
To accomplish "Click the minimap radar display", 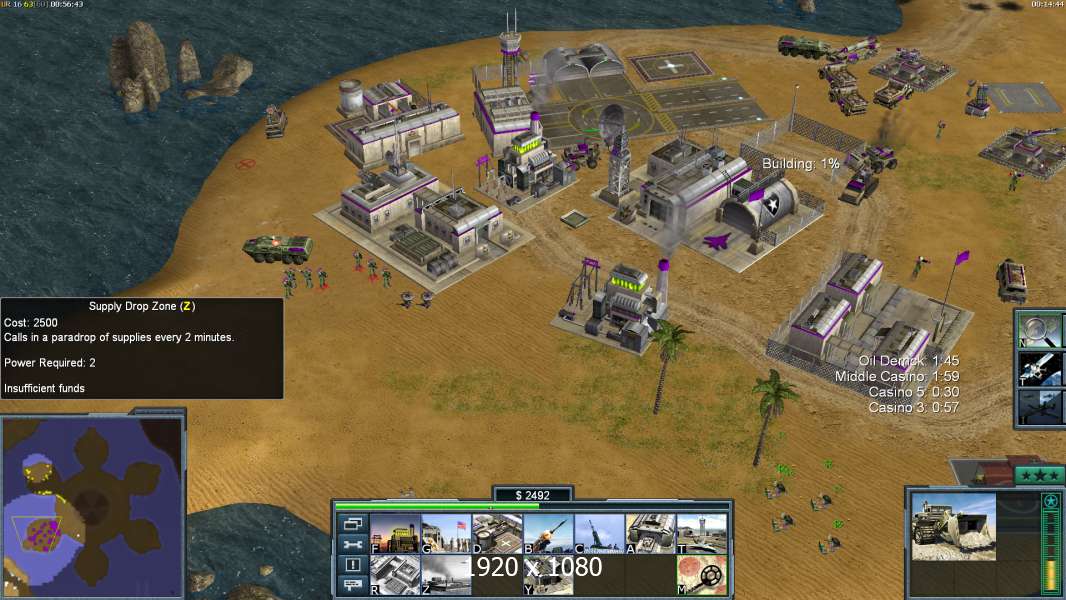I will pos(92,506).
